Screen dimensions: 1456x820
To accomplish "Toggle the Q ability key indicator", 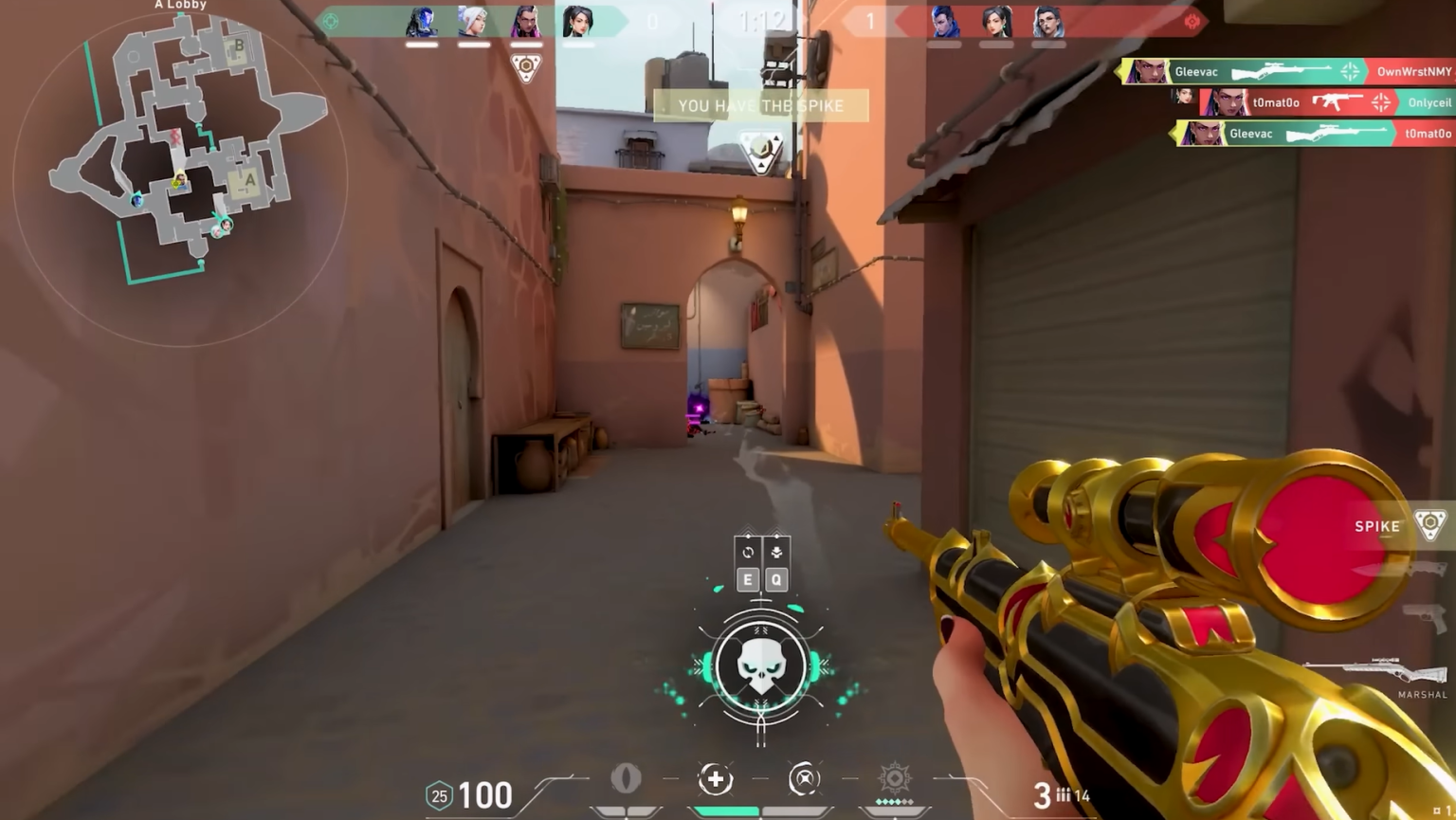I will coord(776,579).
